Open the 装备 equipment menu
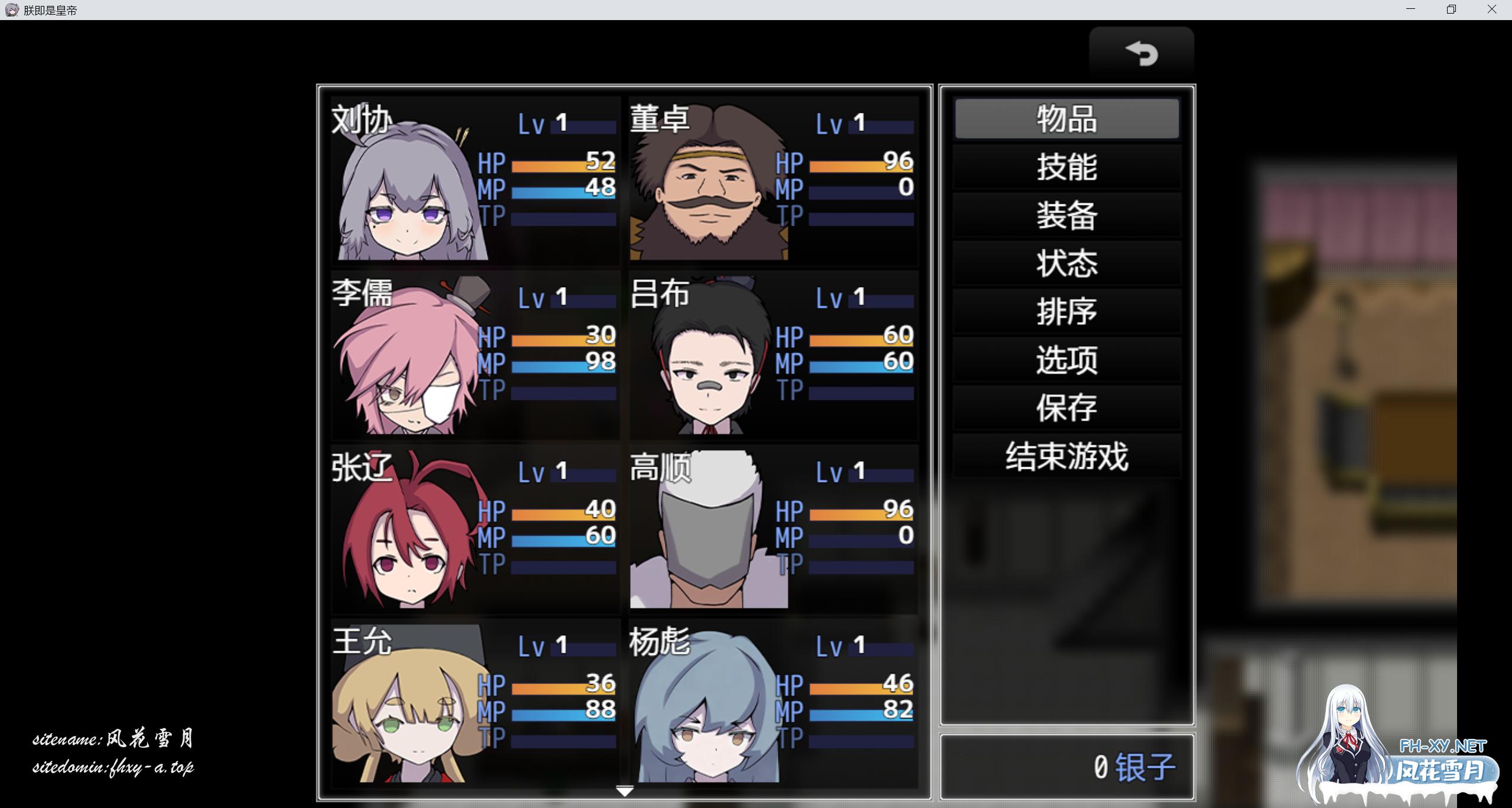The width and height of the screenshot is (1512, 808). tap(1067, 216)
